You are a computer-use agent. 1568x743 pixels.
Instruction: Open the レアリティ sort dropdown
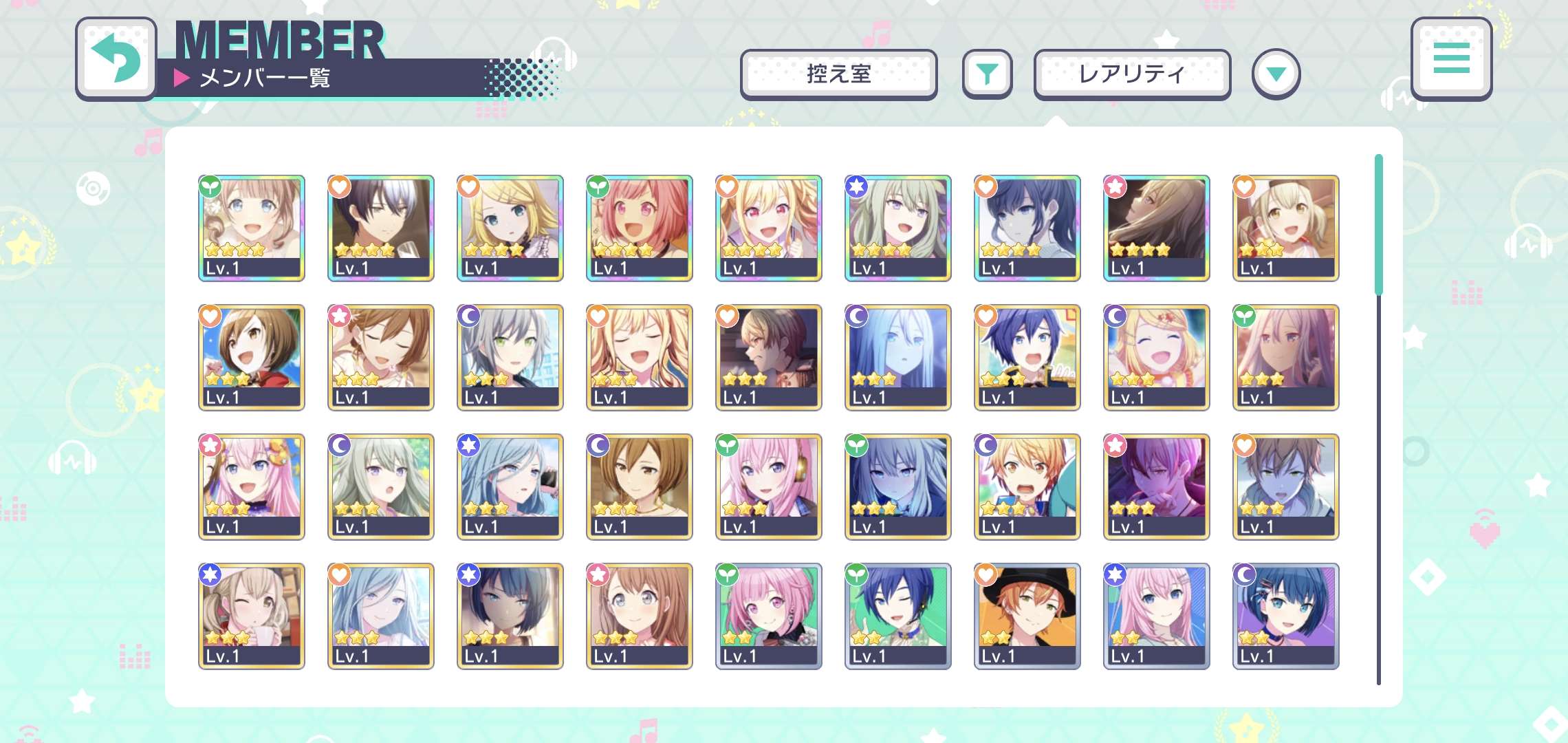point(1132,74)
